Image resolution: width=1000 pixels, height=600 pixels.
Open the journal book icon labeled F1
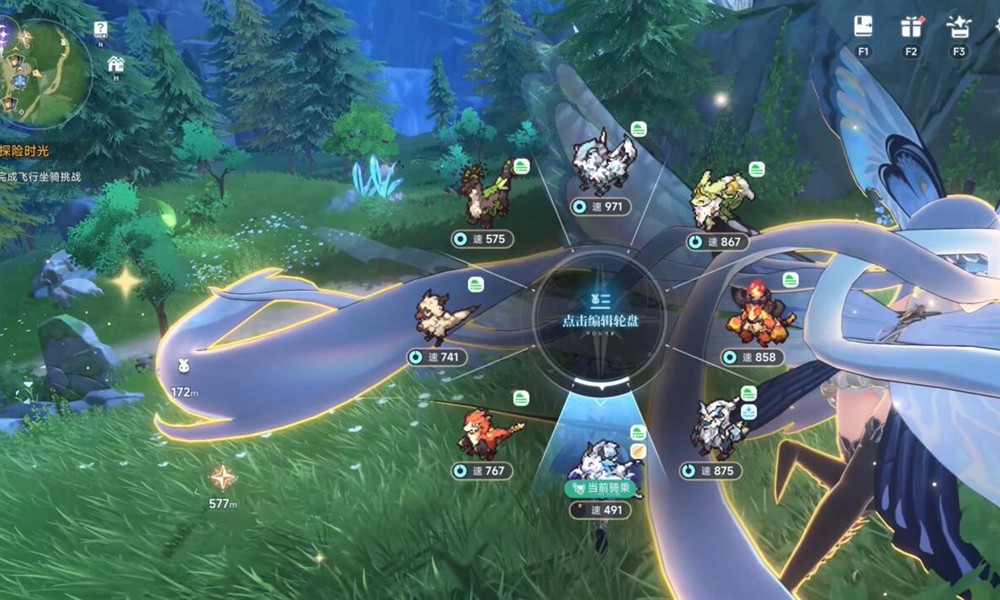pos(863,28)
